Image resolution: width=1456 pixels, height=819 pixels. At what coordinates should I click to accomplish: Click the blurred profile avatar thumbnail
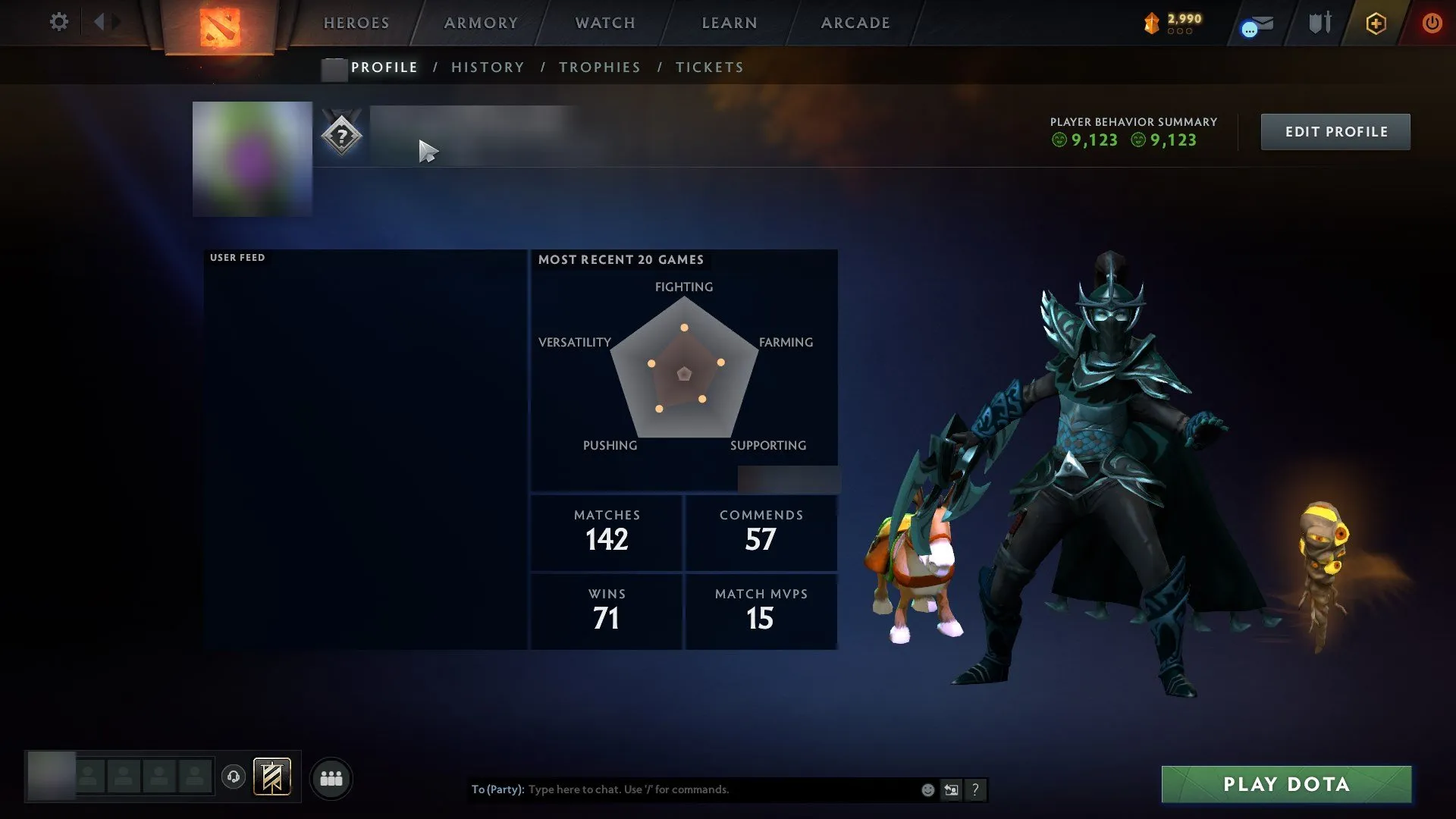pyautogui.click(x=251, y=158)
